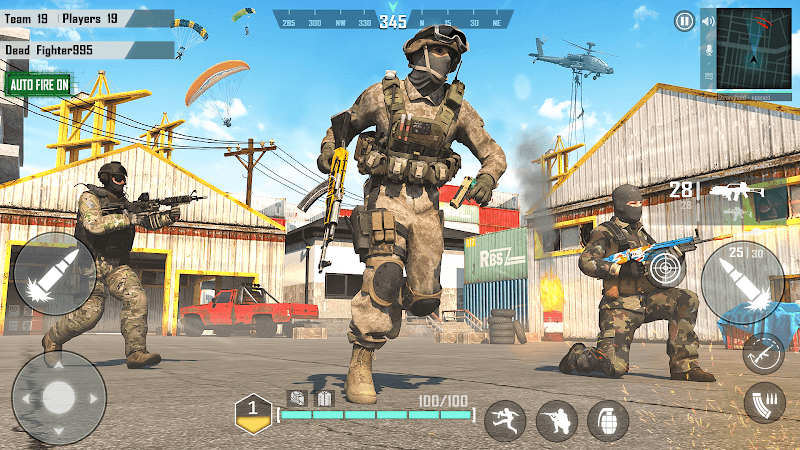Viewport: 800px width, 450px height.
Task: Toggle the microphone voice chat icon
Action: point(708,49)
